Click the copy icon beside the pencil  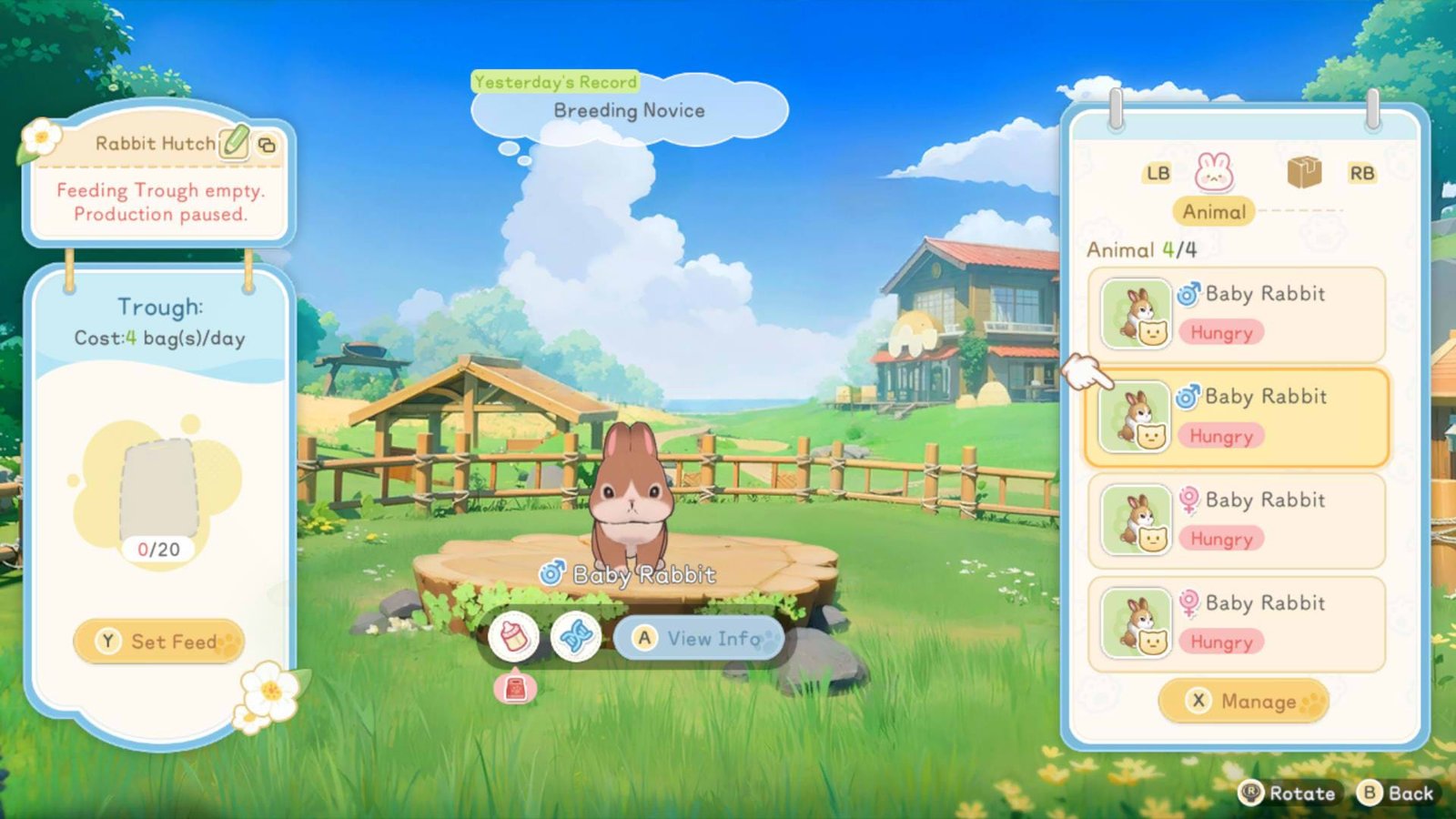(x=267, y=147)
